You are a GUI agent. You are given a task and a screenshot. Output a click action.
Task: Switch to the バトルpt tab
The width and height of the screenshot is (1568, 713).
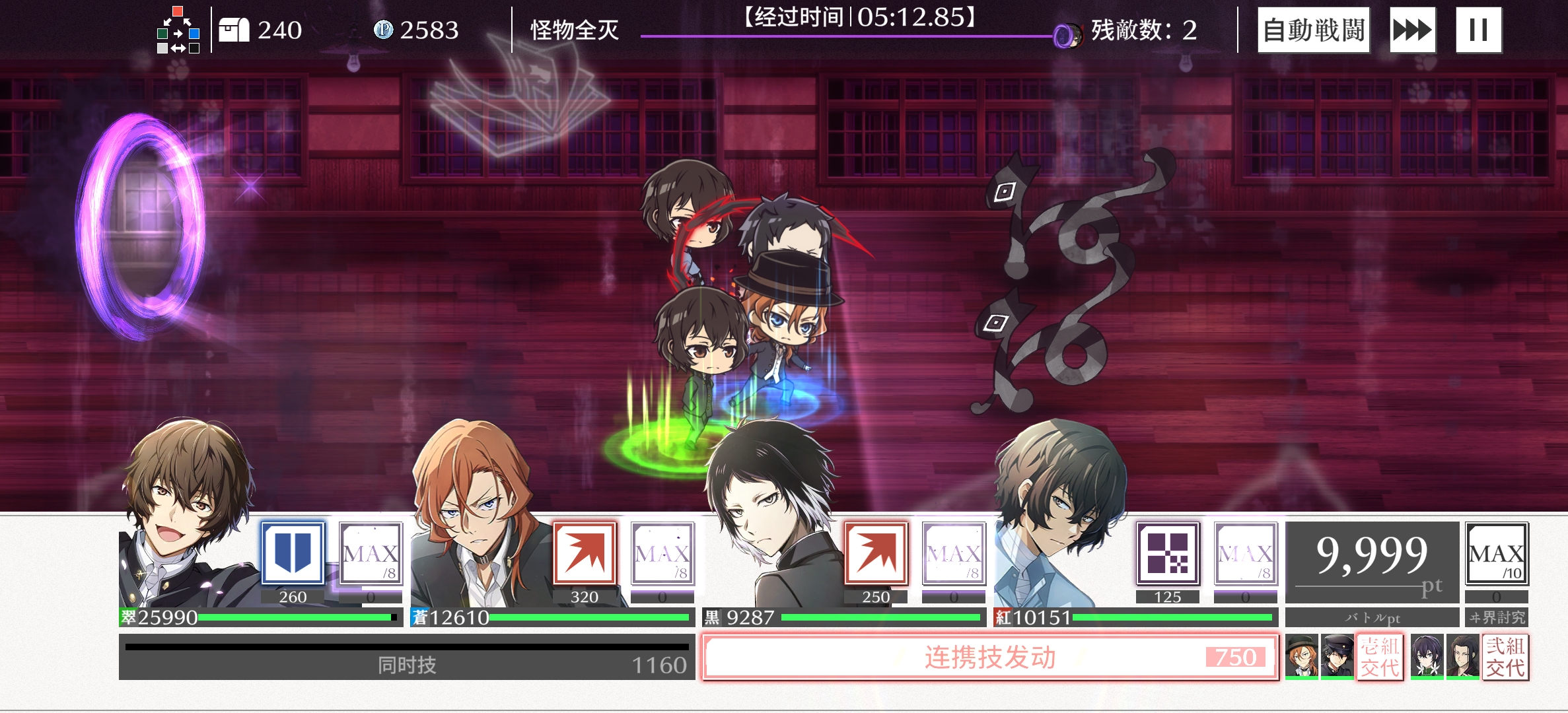coord(1372,616)
